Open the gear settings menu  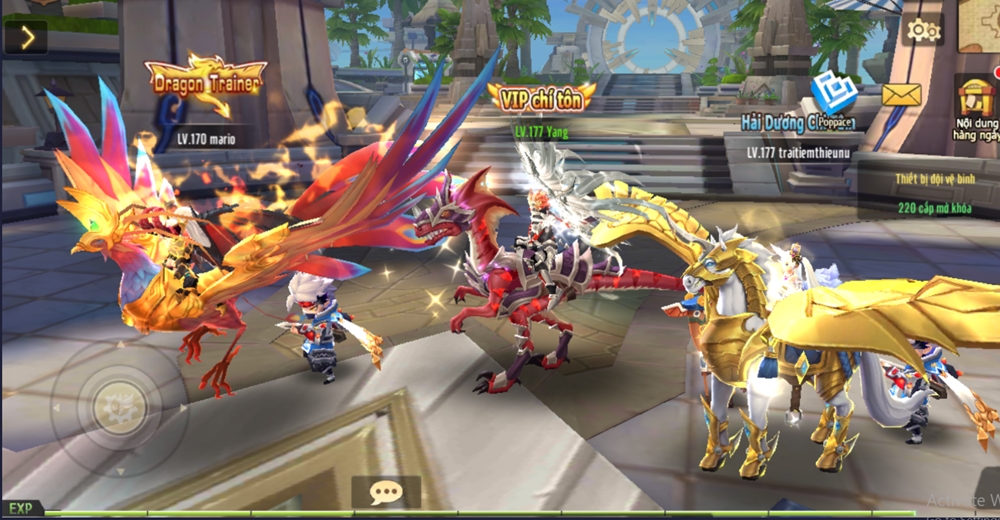pyautogui.click(x=922, y=31)
